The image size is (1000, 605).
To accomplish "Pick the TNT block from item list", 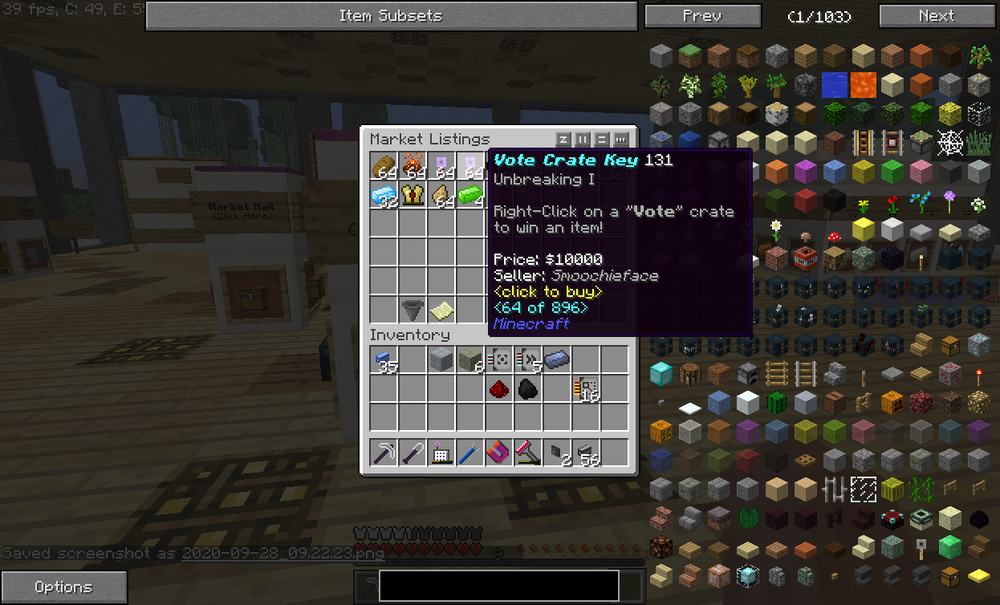I will click(x=805, y=259).
